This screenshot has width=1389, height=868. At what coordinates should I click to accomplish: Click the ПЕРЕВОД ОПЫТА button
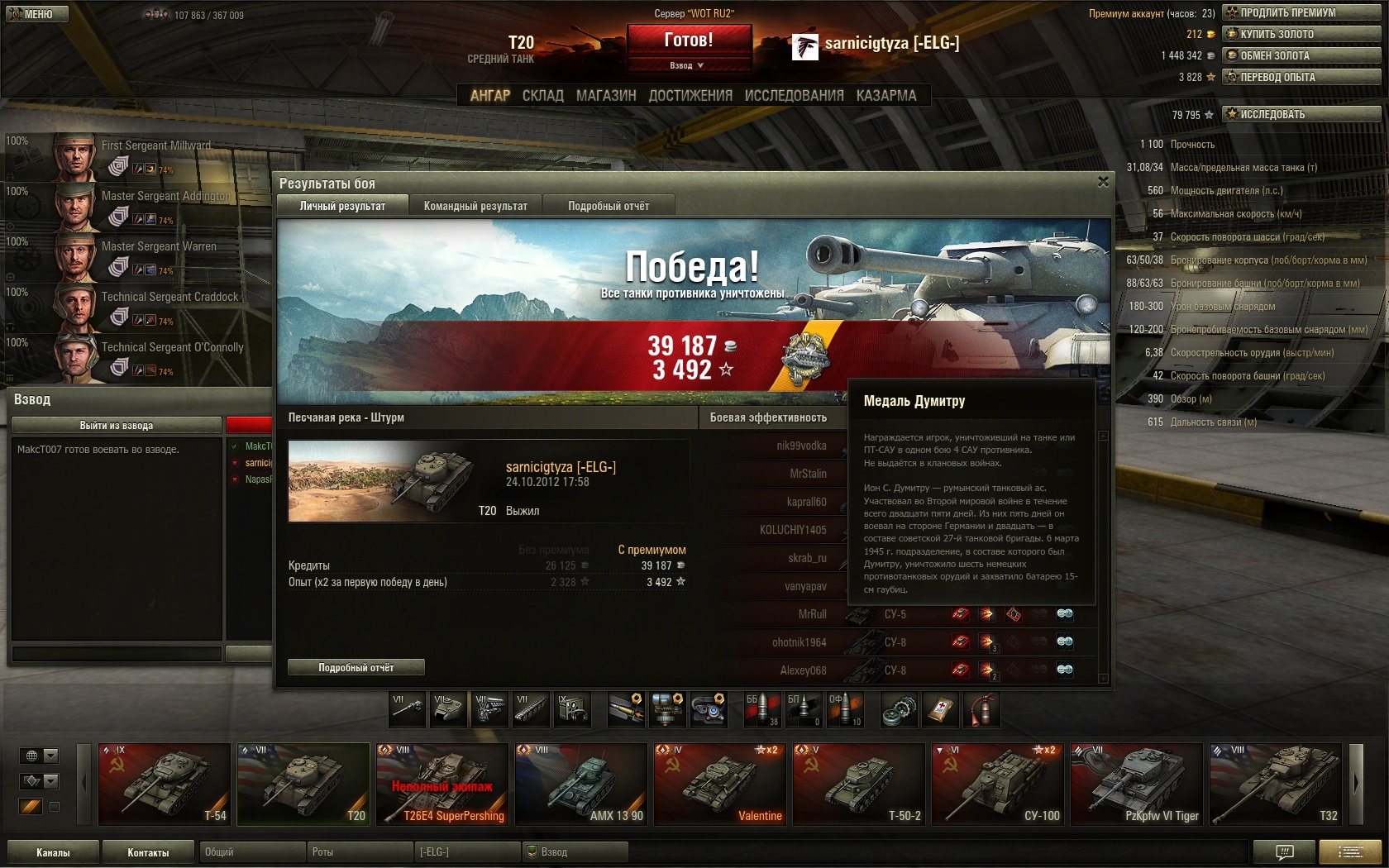[1301, 77]
